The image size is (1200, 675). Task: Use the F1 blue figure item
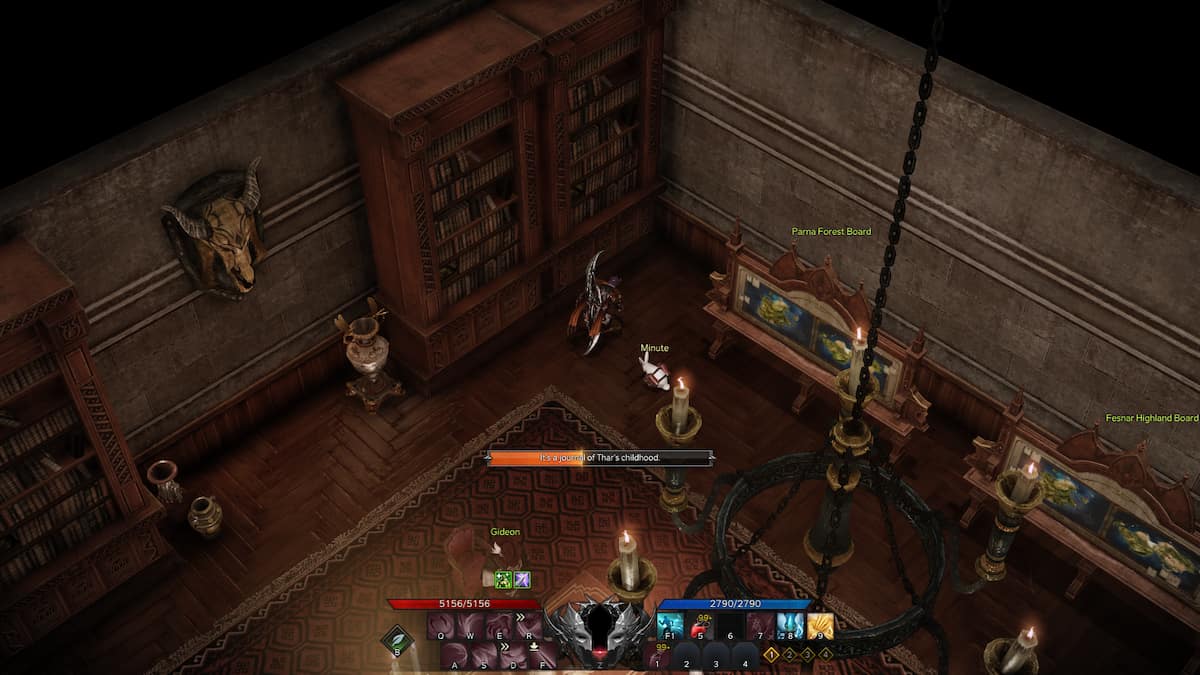pyautogui.click(x=670, y=626)
